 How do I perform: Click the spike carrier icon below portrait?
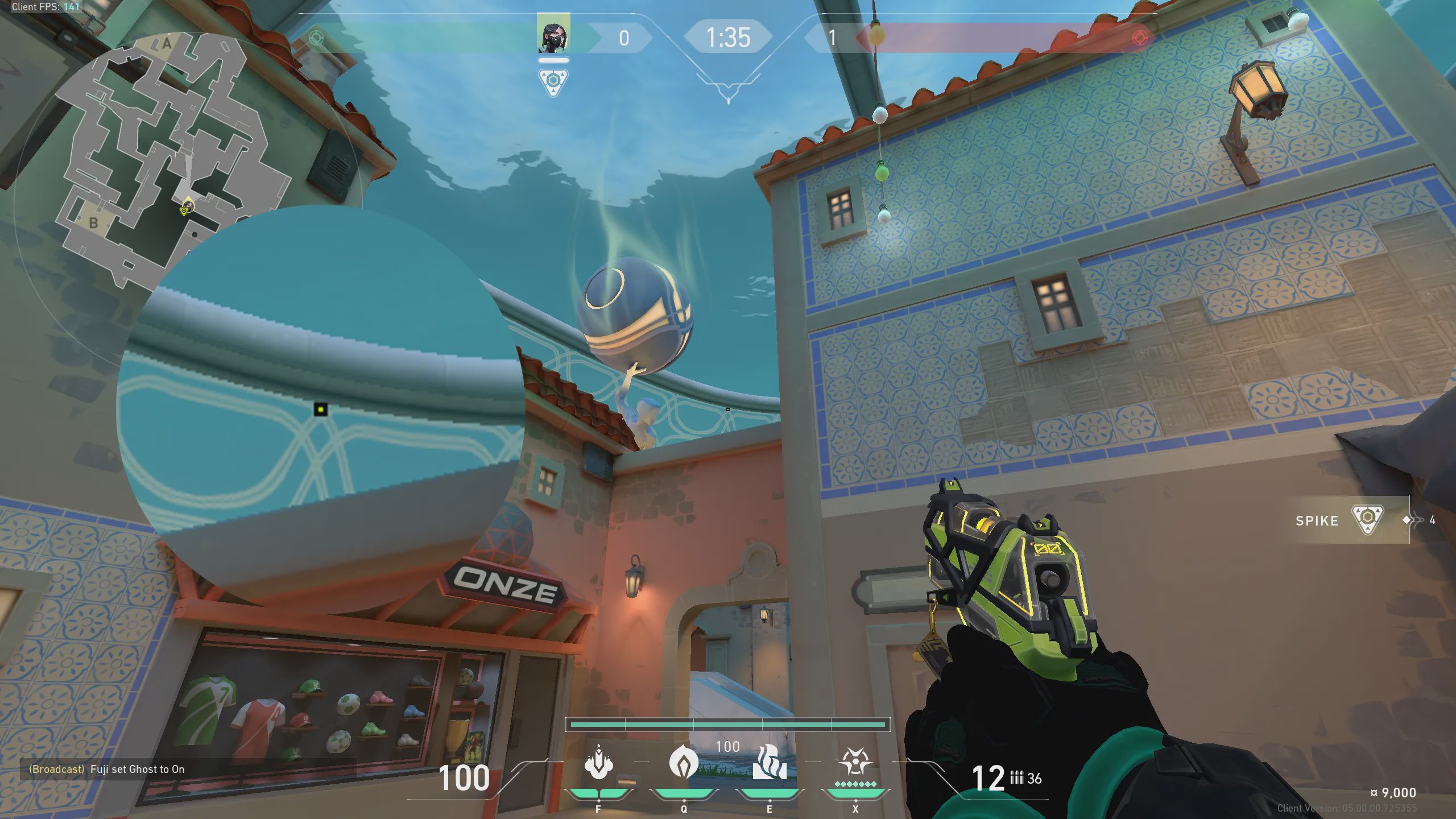(553, 82)
